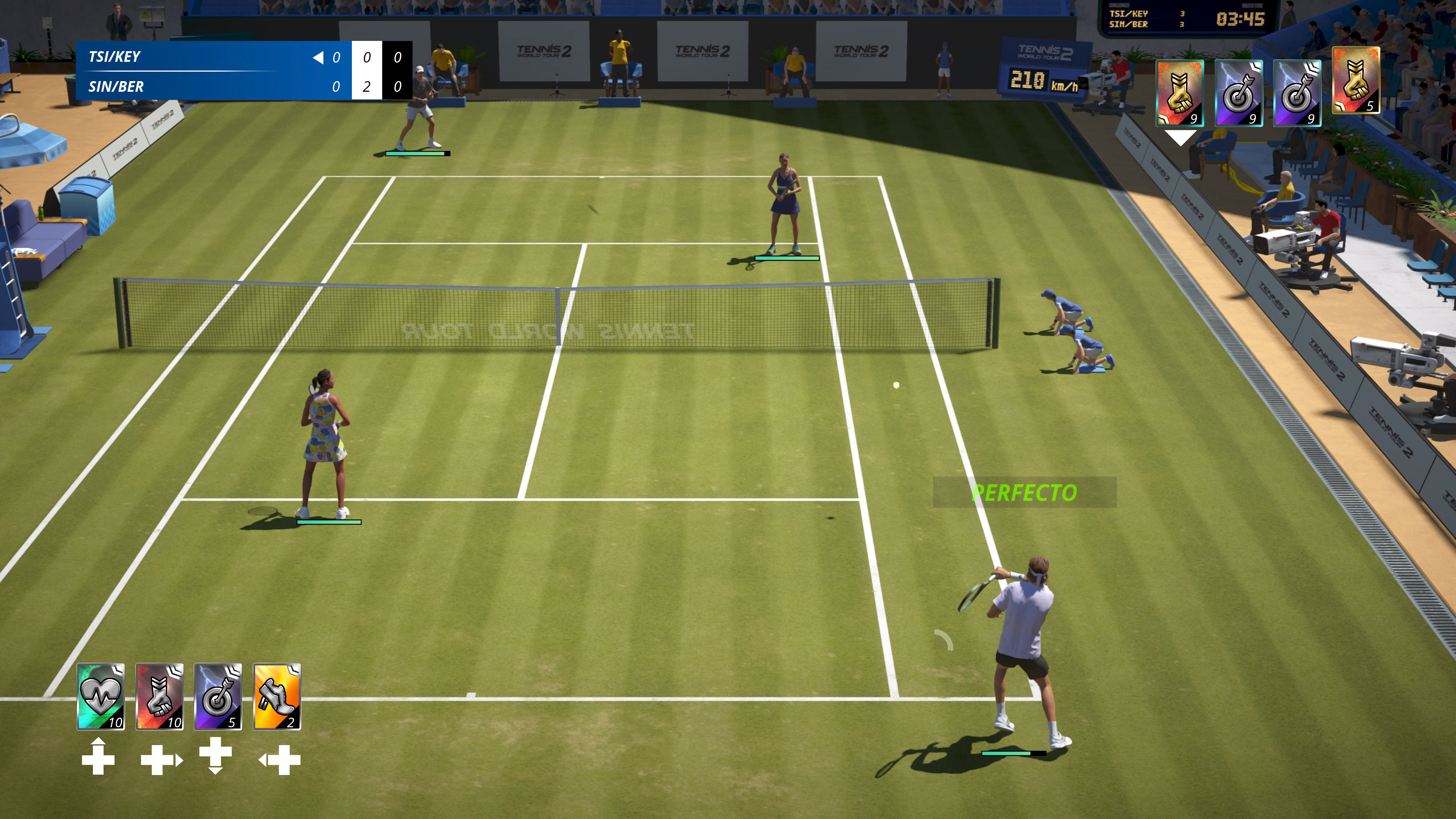The height and width of the screenshot is (819, 1456).
Task: Use the yellow running shoe card
Action: click(277, 696)
